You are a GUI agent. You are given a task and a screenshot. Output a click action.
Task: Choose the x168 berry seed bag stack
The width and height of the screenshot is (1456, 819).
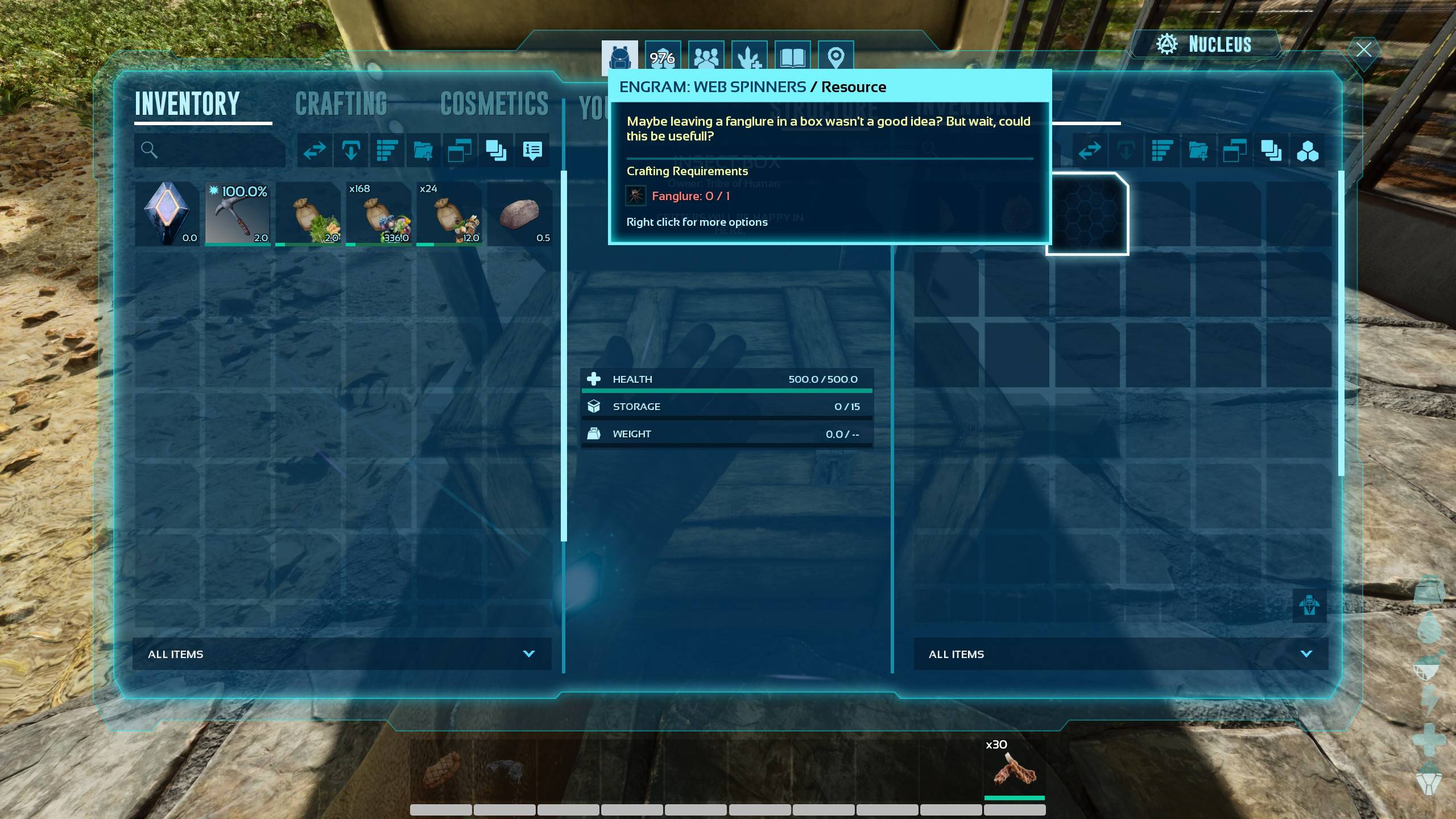click(x=379, y=214)
